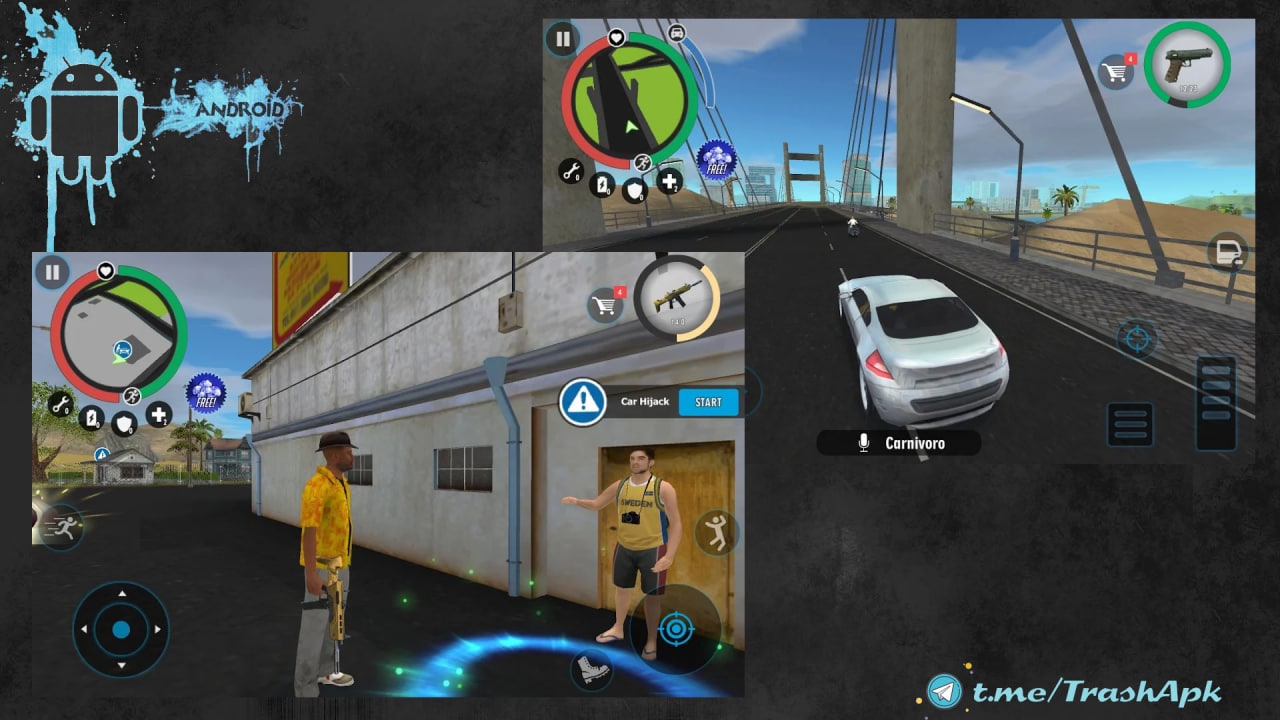Click the warning triangle mission icon
This screenshot has width=1280, height=720.
click(582, 402)
